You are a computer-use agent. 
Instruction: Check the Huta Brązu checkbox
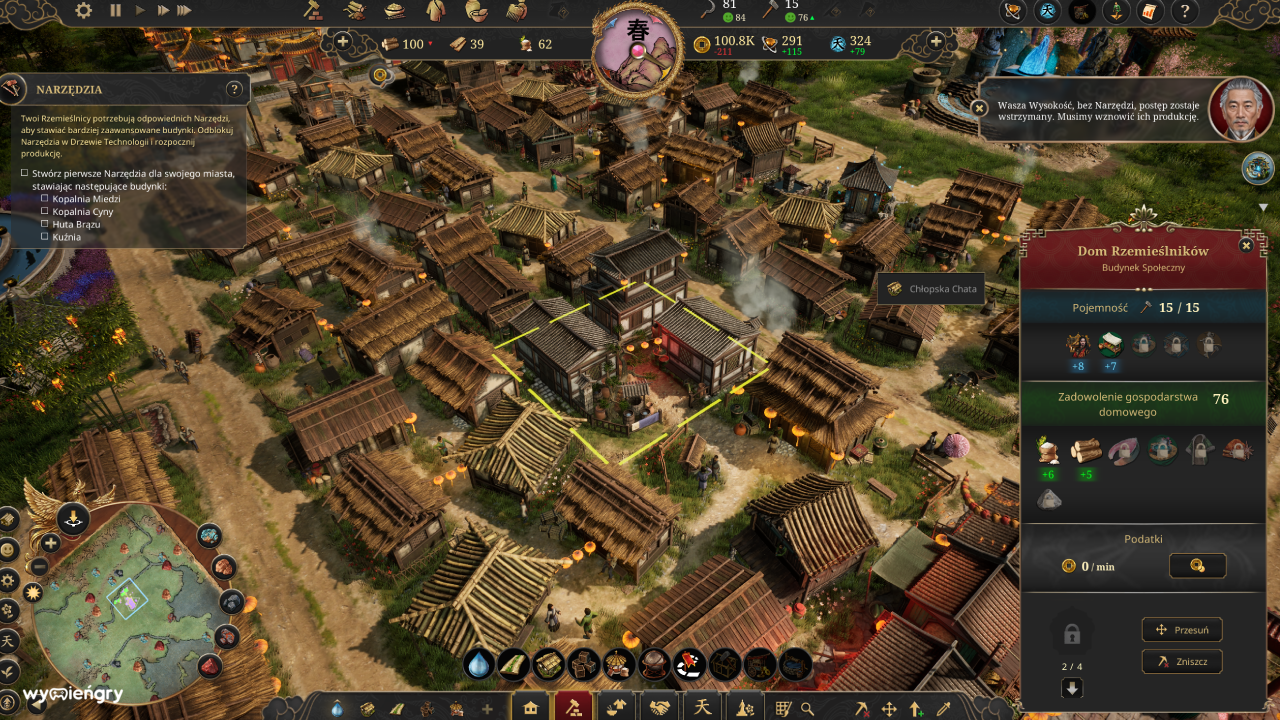pyautogui.click(x=43, y=224)
